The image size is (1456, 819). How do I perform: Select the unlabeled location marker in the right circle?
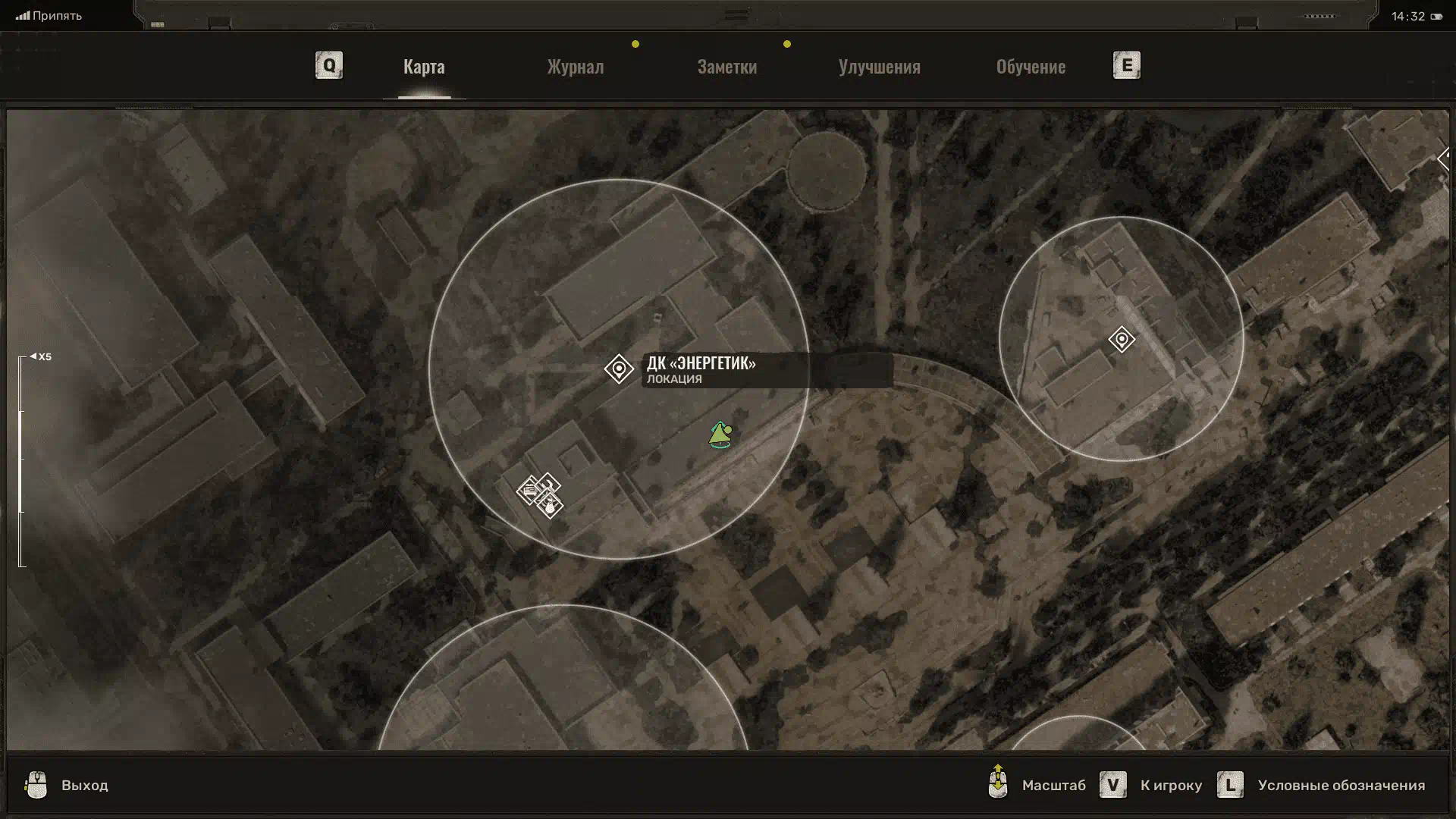click(1122, 339)
